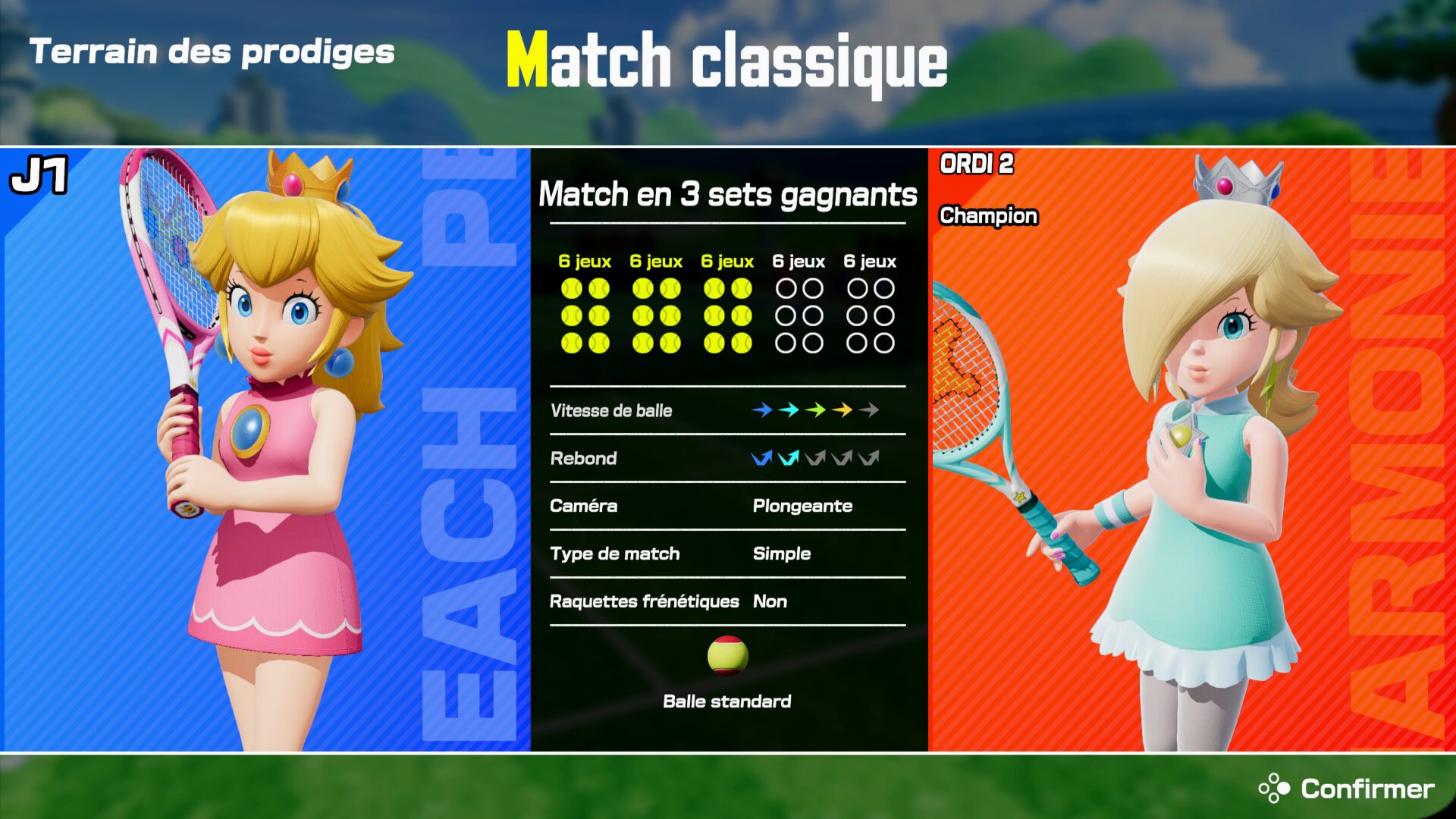Select the Type de match Simple row
Image resolution: width=1456 pixels, height=819 pixels.
727,554
